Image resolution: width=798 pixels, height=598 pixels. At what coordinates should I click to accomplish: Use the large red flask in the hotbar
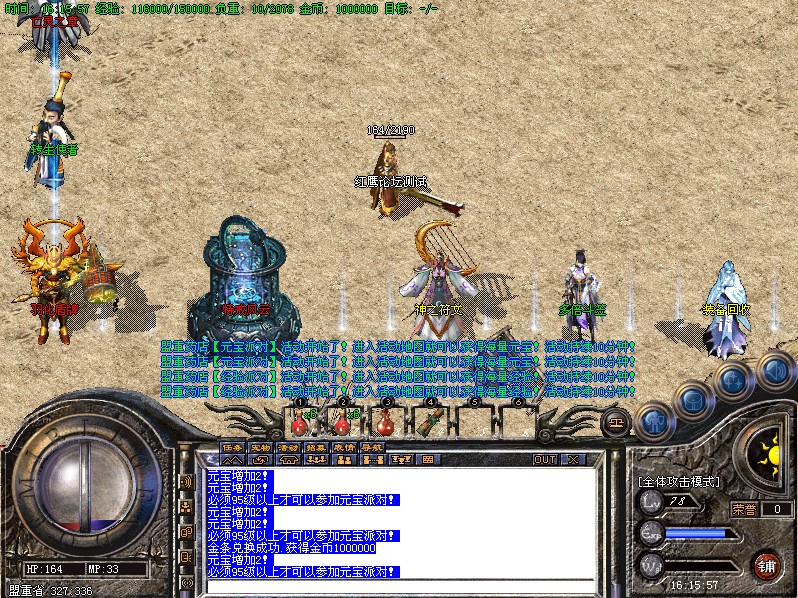(x=384, y=419)
